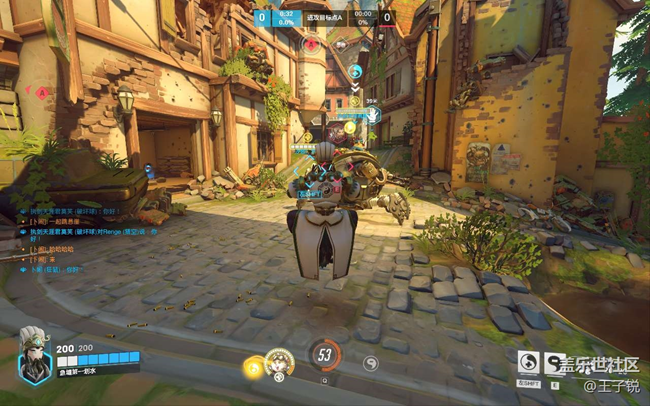
Task: Select the glowing yellow orb icon
Action: click(253, 368)
